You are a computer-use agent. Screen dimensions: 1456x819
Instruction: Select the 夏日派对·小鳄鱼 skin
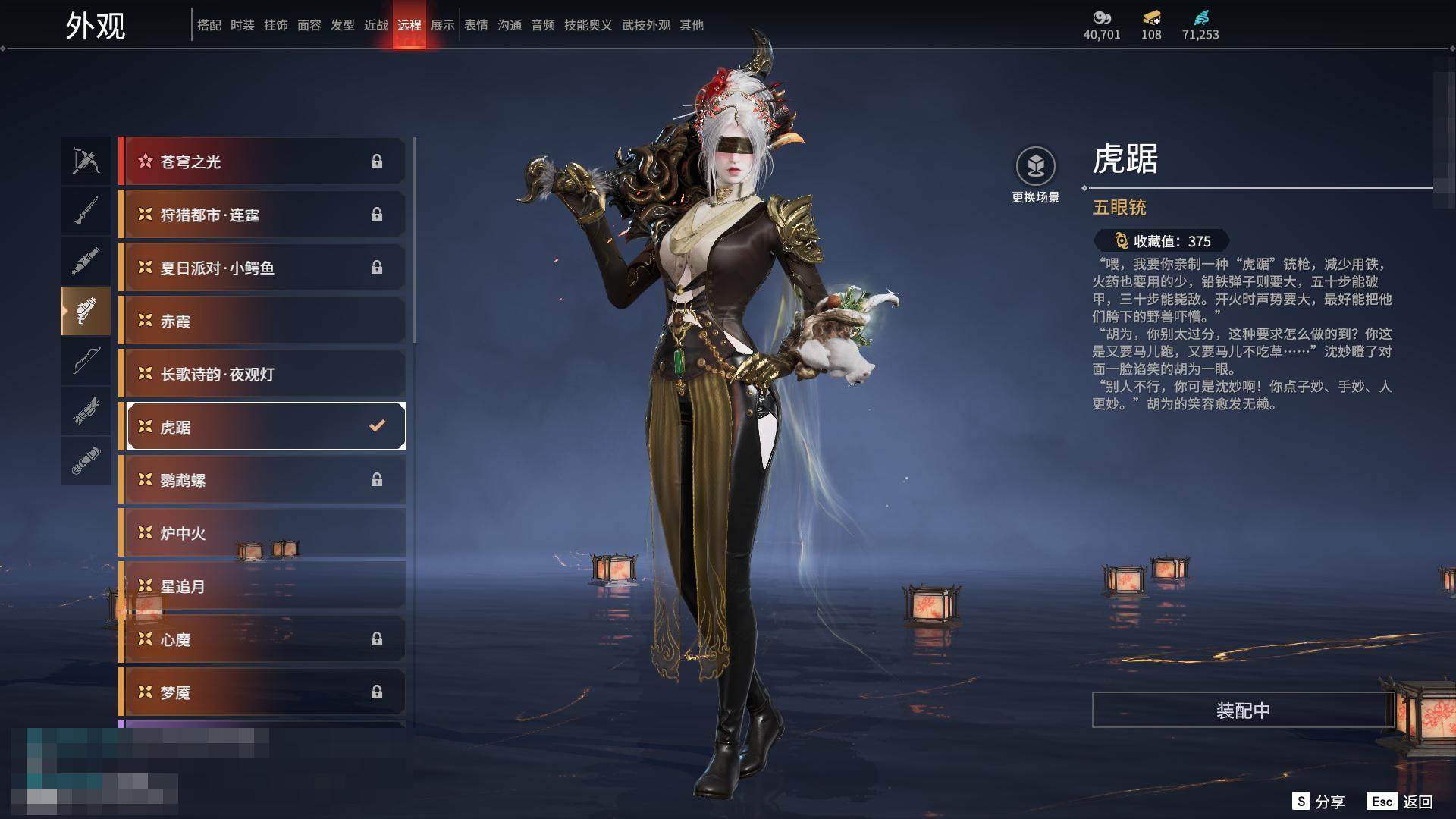(x=262, y=268)
